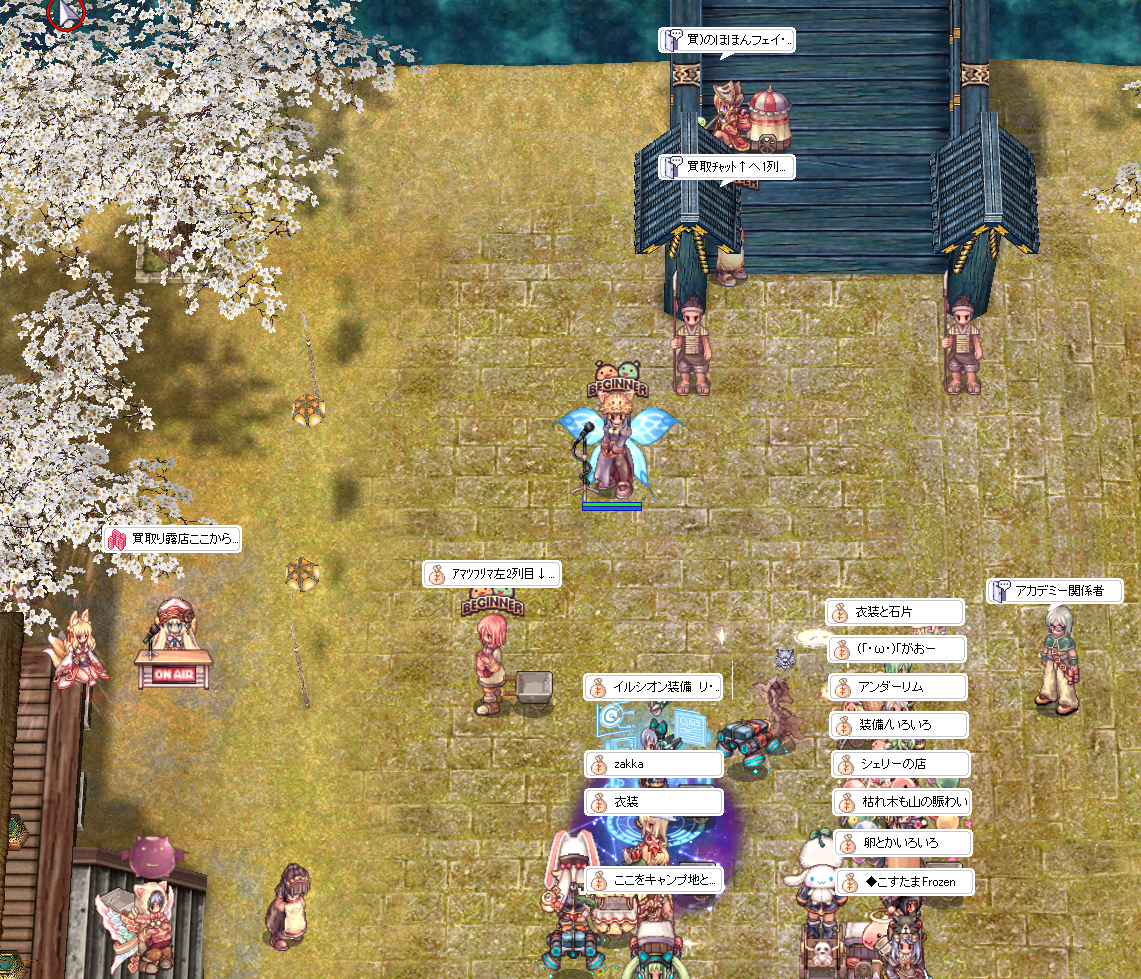
Task: Join the 買取チャット chat room sign
Action: click(x=727, y=167)
